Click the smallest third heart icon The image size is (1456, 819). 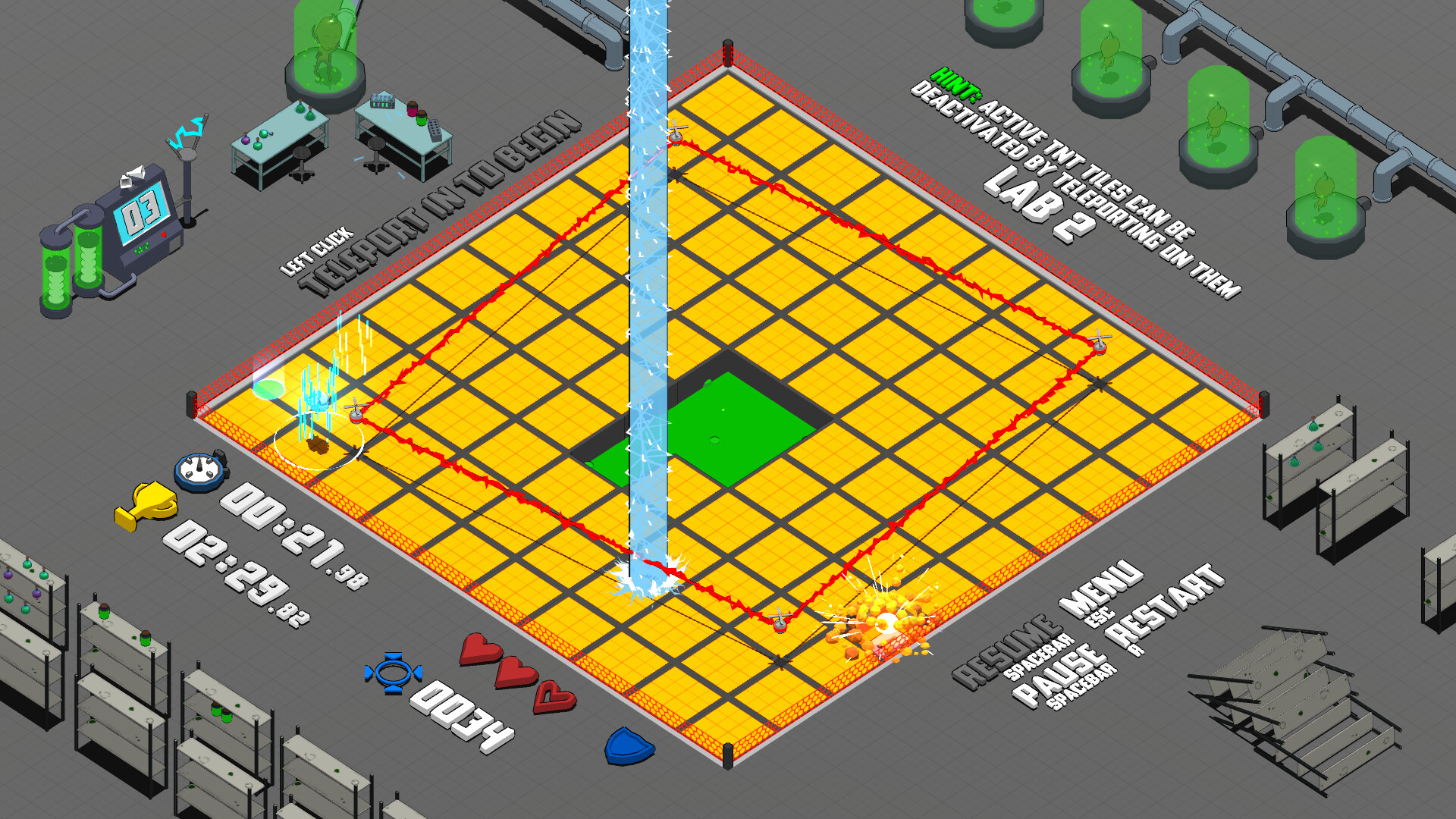click(554, 695)
